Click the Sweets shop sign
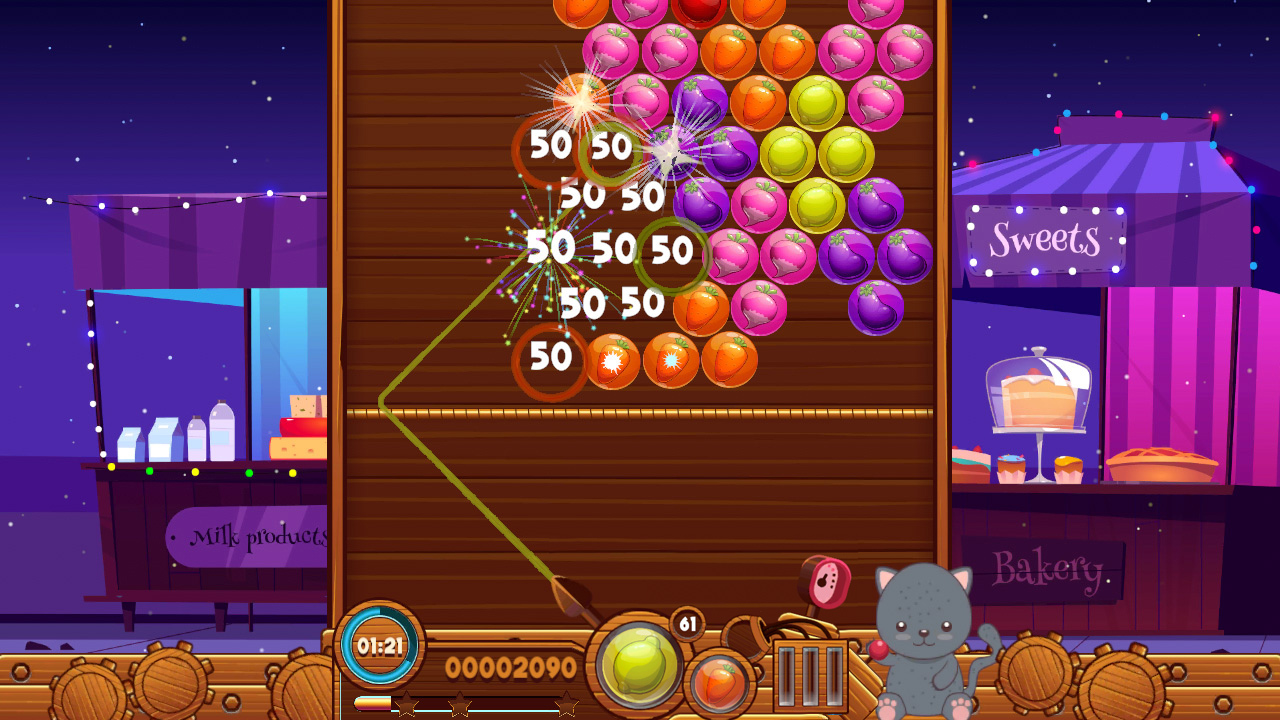 coord(1046,240)
